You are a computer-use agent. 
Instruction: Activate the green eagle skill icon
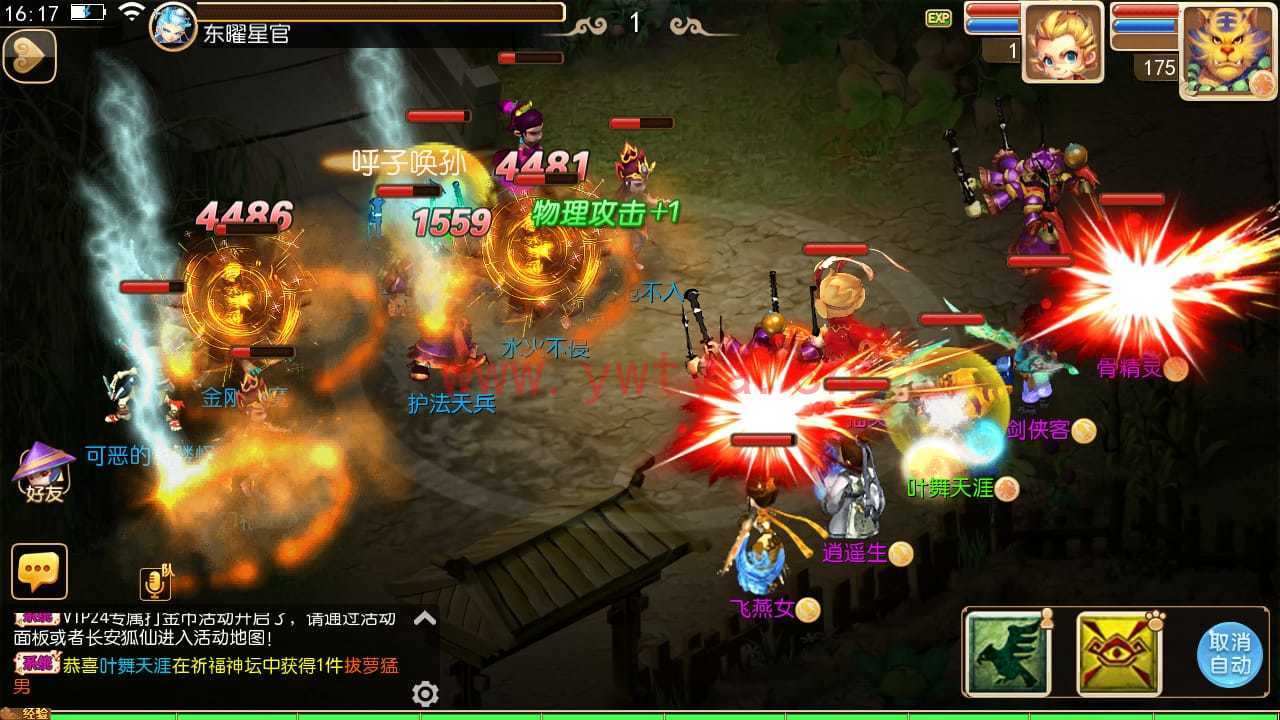[1008, 653]
